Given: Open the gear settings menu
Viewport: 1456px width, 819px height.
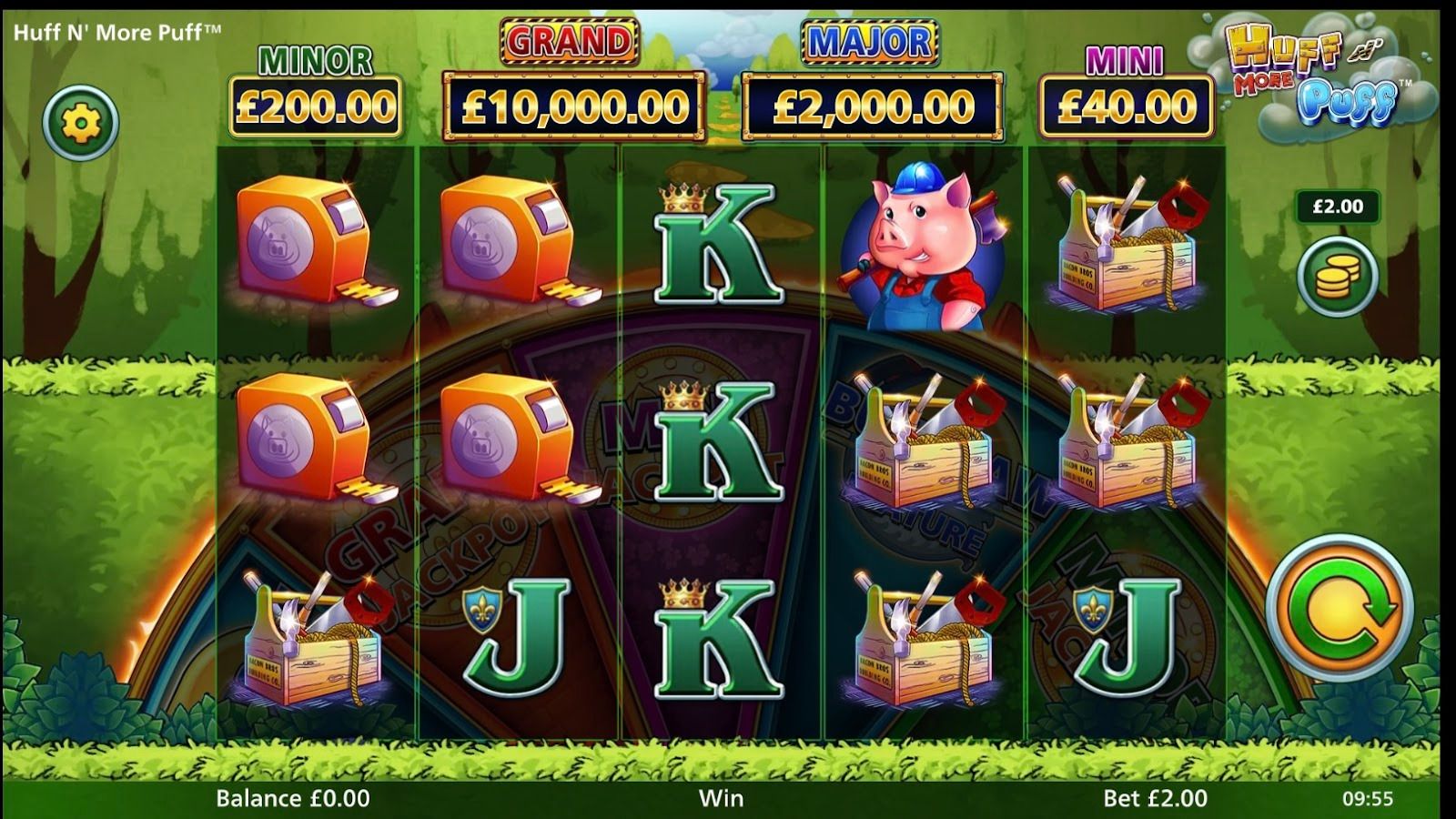Looking at the screenshot, I should pyautogui.click(x=81, y=123).
